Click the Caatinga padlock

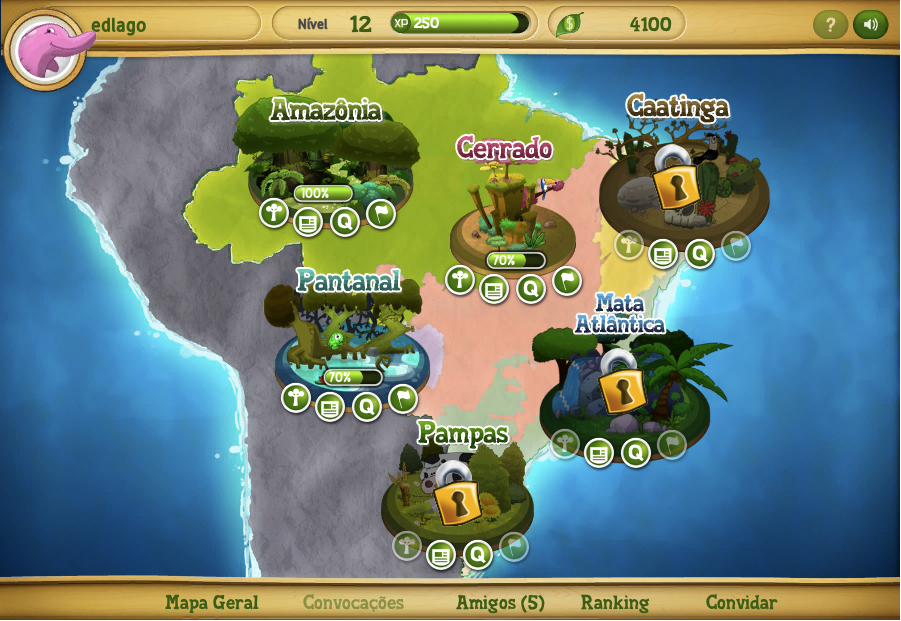click(x=676, y=181)
